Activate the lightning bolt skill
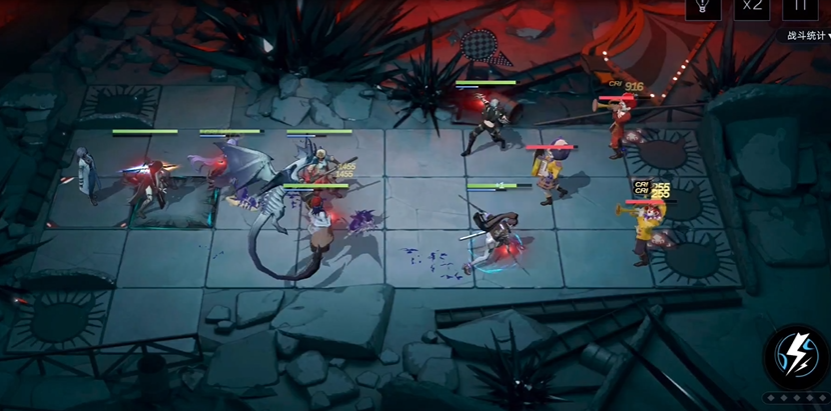Image resolution: width=831 pixels, height=411 pixels. 795,357
